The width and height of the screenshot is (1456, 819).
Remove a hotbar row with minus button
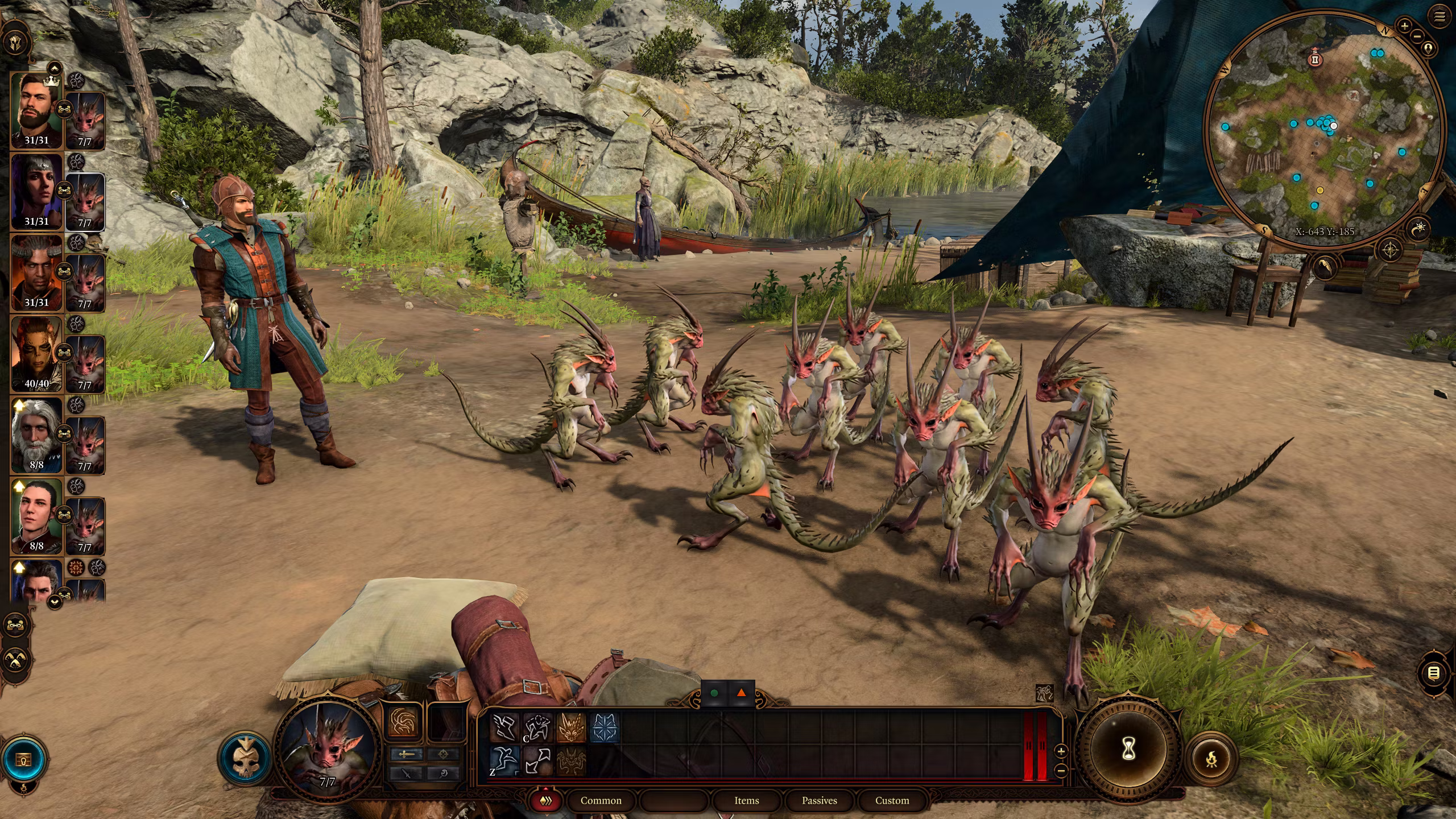1061,771
